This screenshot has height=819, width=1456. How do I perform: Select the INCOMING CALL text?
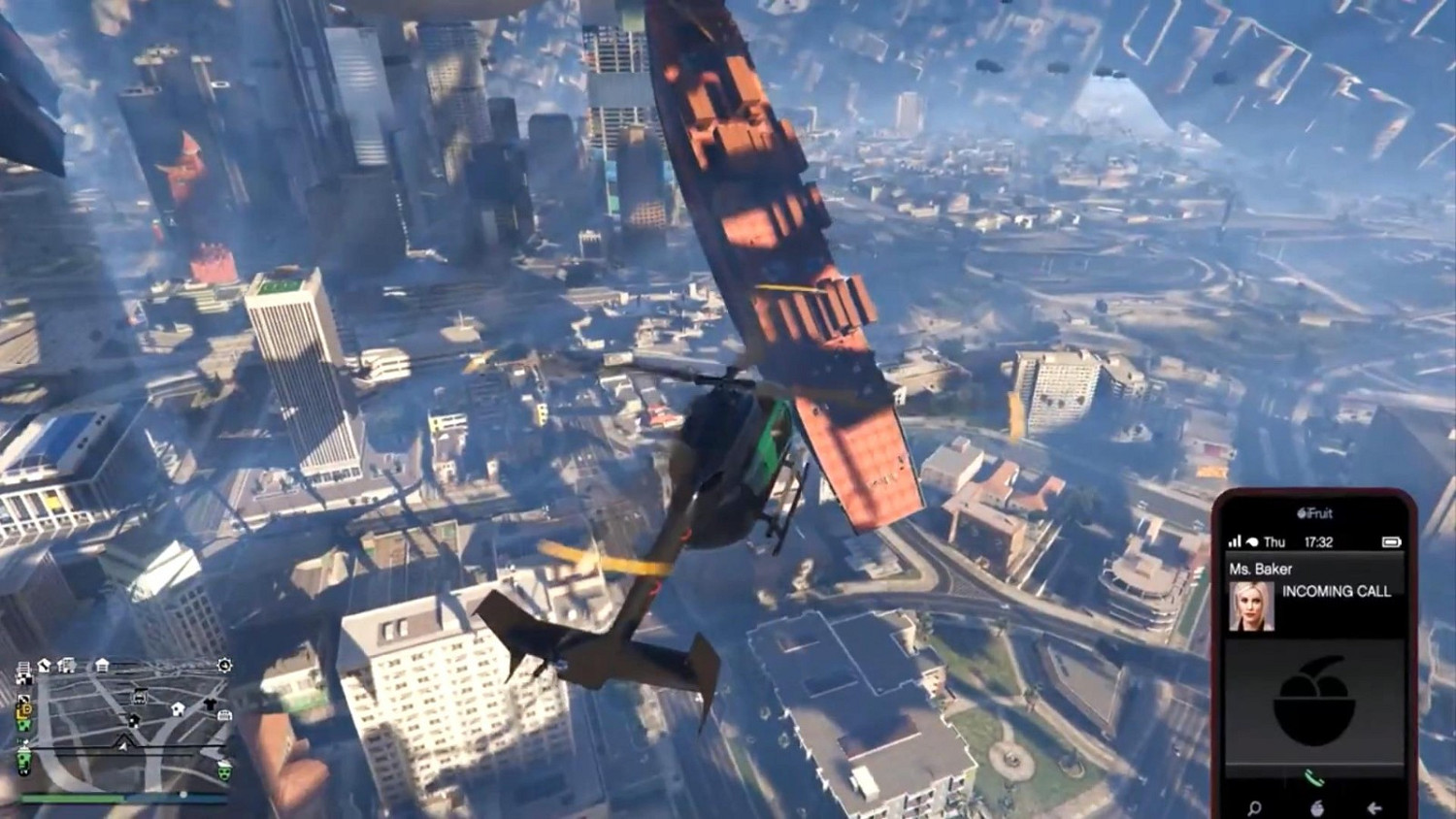[x=1337, y=590]
